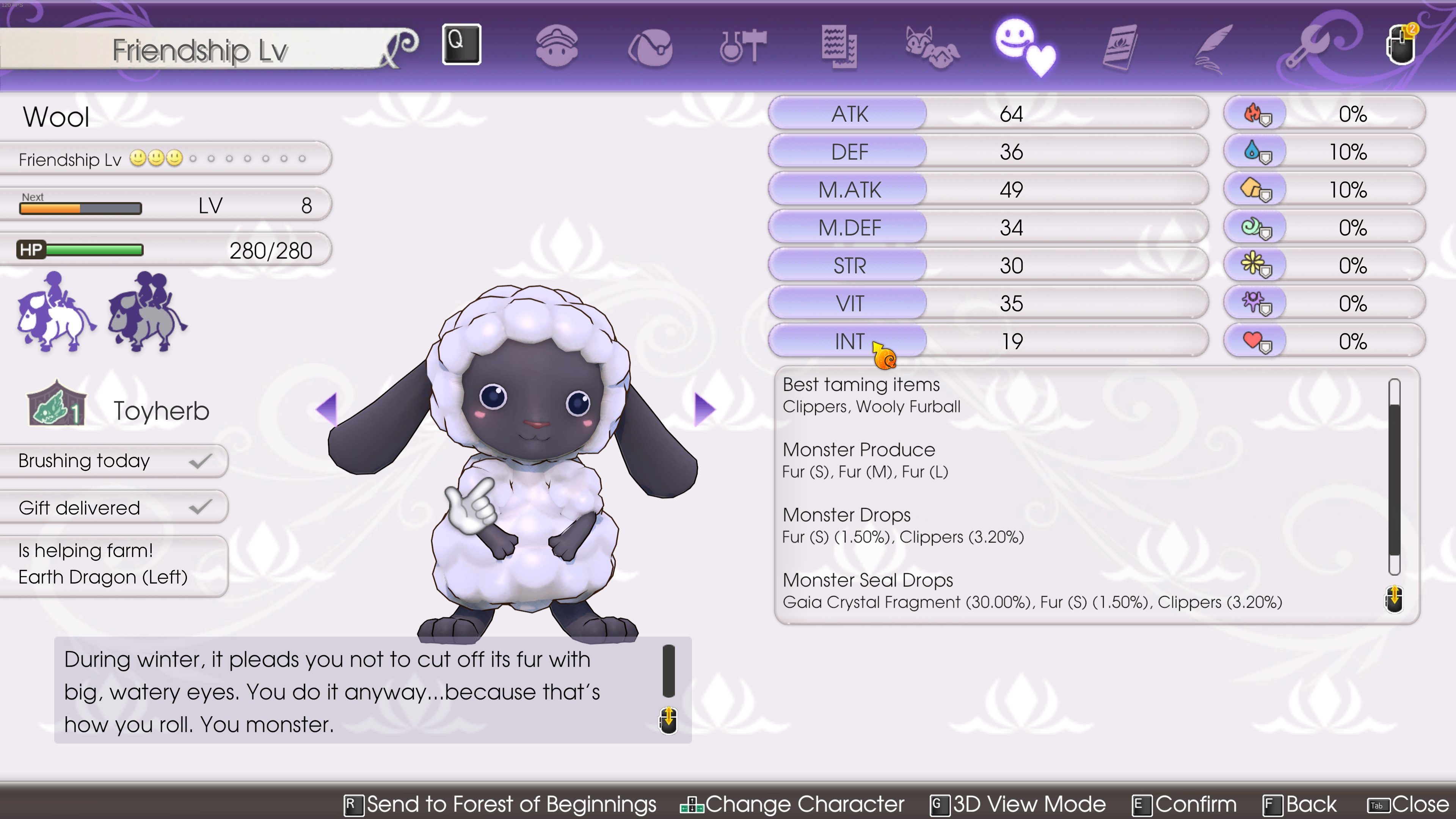Click the Confirm button

tap(1185, 804)
